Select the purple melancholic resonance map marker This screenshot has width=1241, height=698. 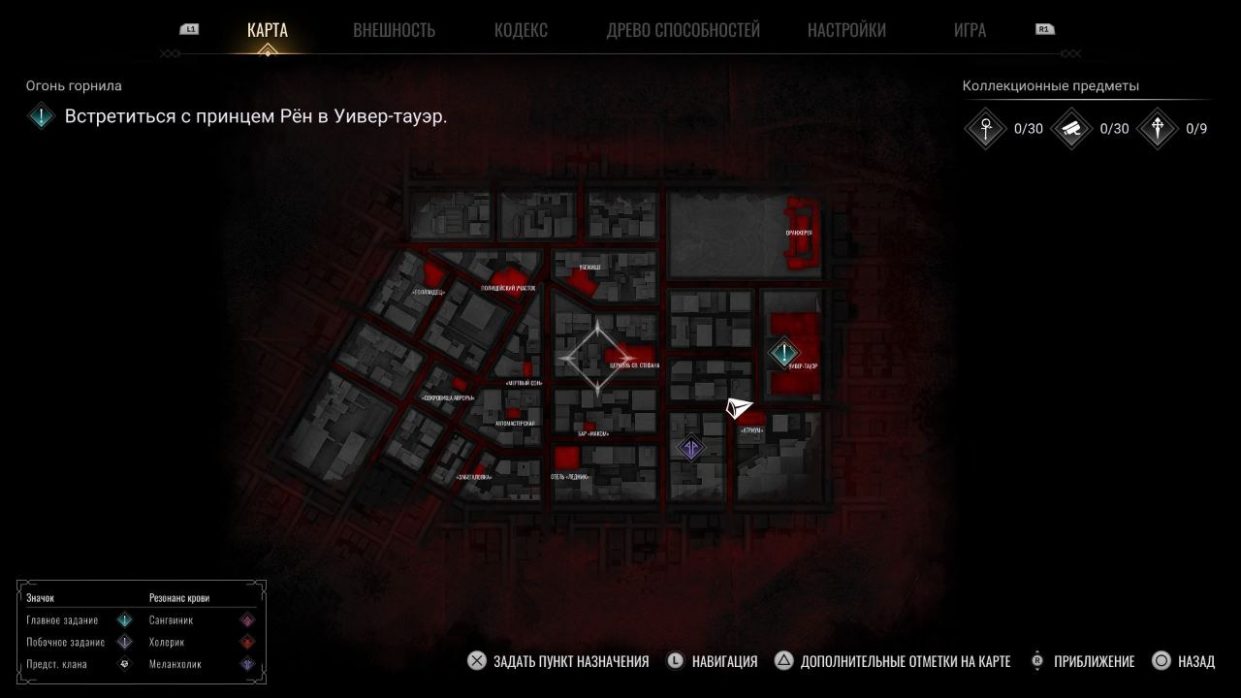(690, 447)
